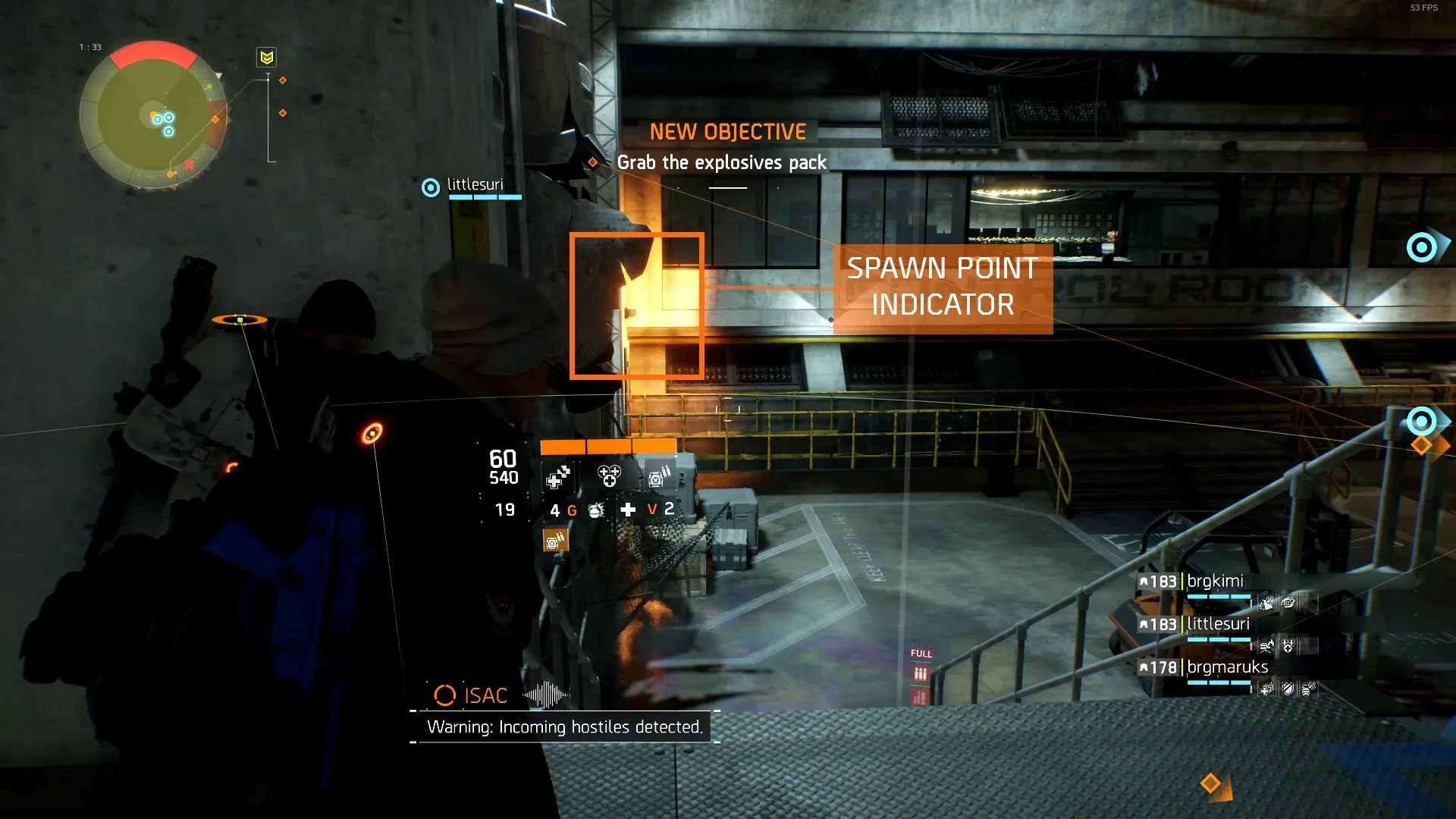Viewport: 1456px width, 819px height.
Task: Select the grenade icon
Action: [x=596, y=510]
